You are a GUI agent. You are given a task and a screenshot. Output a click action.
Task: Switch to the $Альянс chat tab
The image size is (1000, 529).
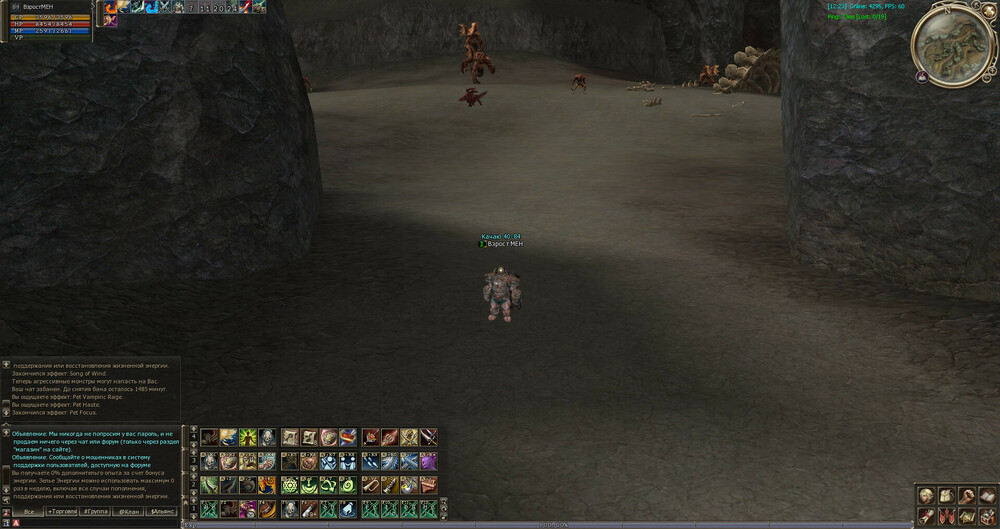point(162,511)
